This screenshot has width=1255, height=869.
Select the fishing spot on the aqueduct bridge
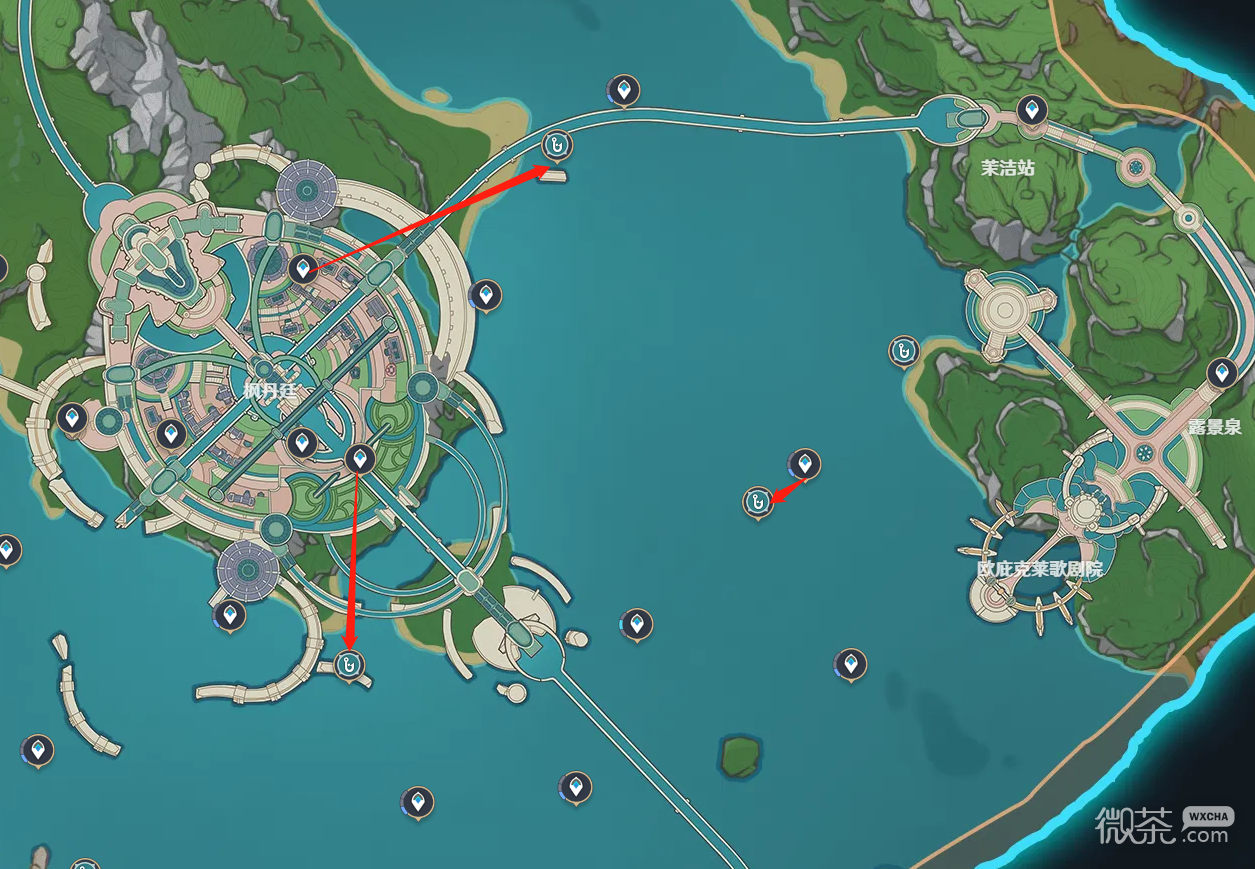557,145
